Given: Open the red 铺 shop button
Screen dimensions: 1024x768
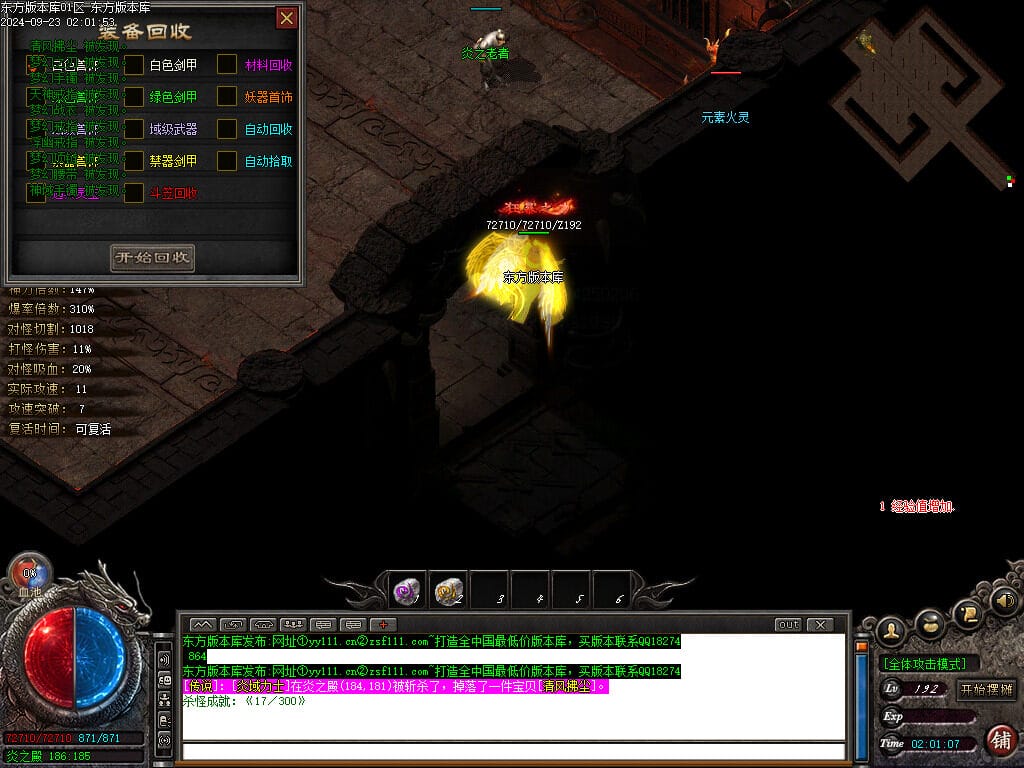Looking at the screenshot, I should pyautogui.click(x=999, y=740).
